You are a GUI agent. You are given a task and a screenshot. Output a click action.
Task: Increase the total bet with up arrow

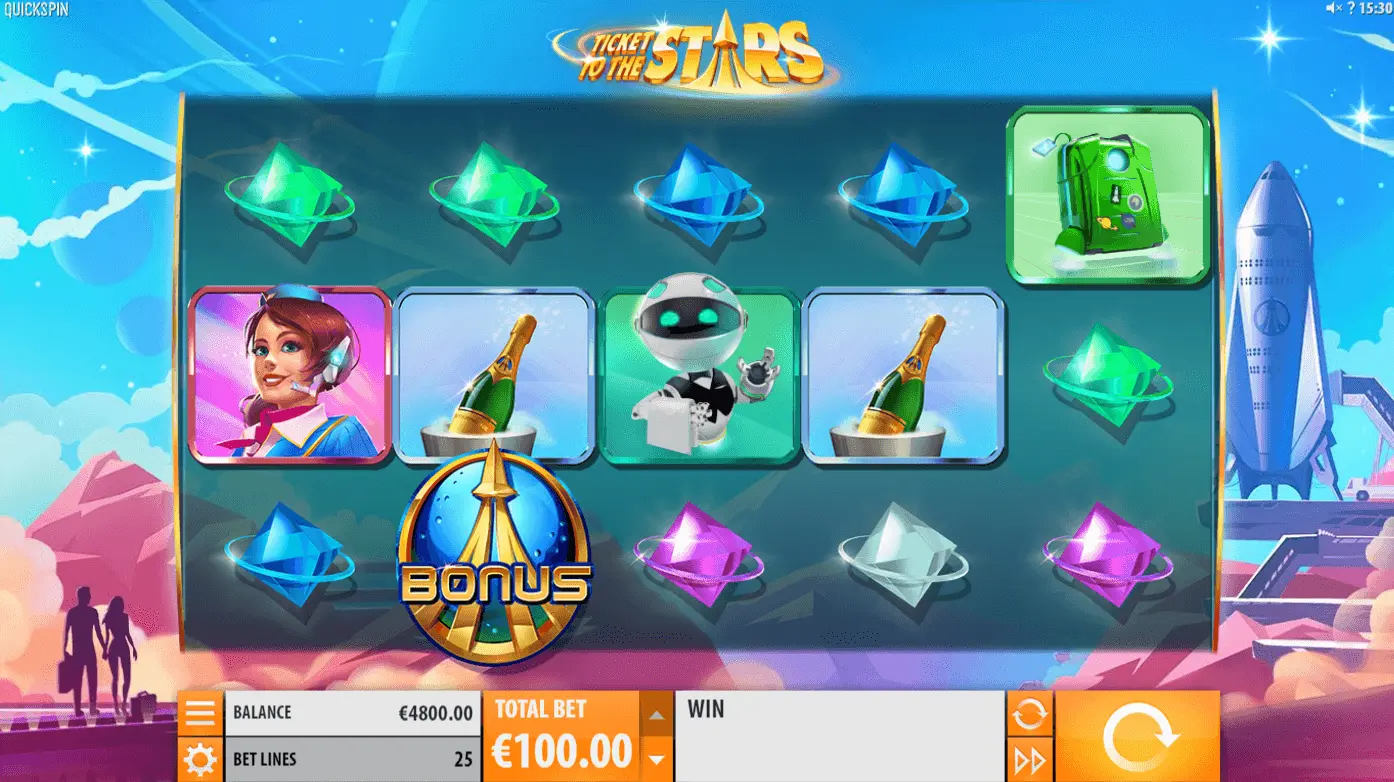pyautogui.click(x=656, y=715)
